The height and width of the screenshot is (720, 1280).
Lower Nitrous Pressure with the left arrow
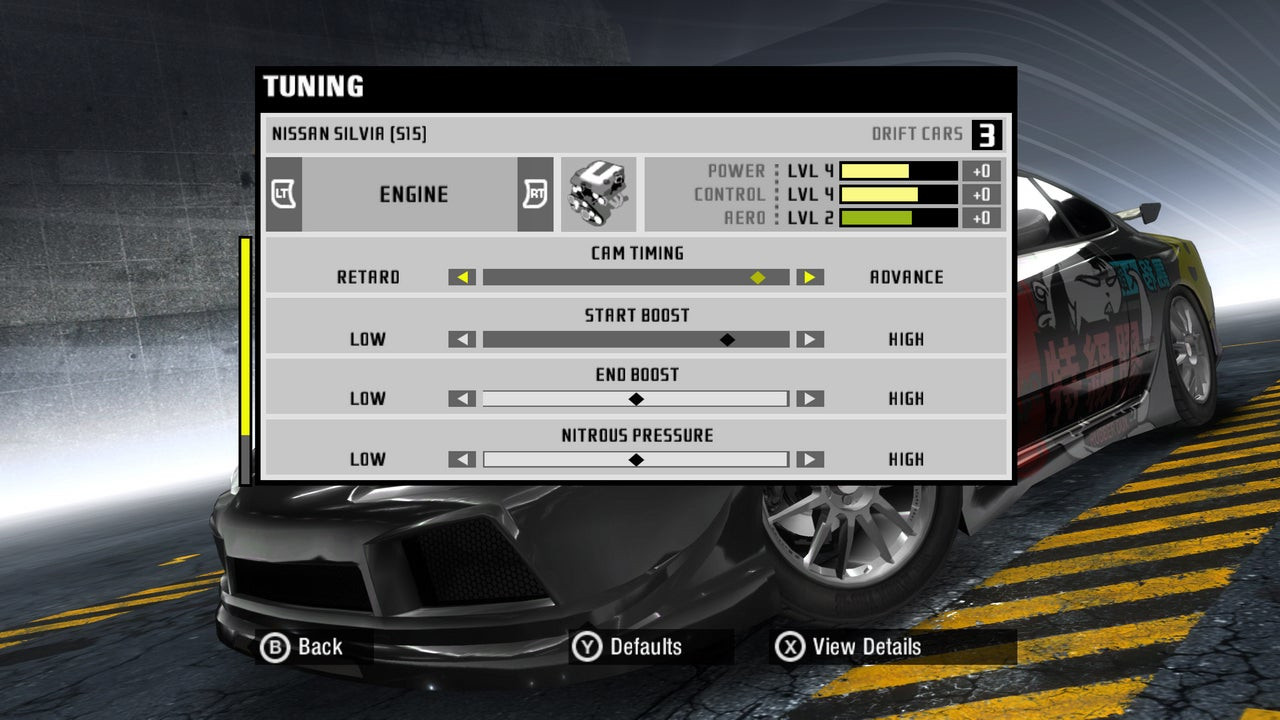click(462, 460)
